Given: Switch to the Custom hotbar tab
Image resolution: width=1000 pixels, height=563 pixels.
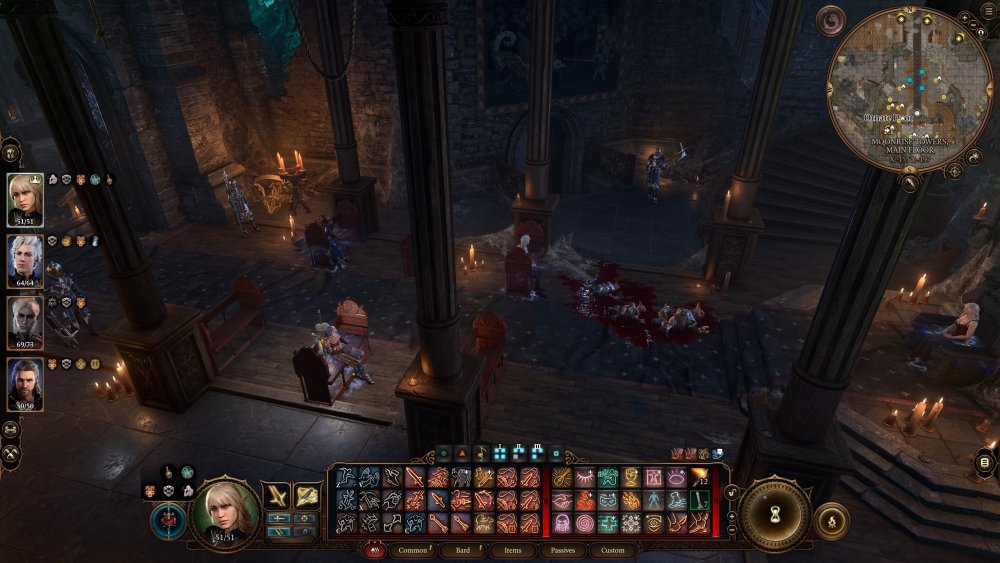Looking at the screenshot, I should (612, 550).
